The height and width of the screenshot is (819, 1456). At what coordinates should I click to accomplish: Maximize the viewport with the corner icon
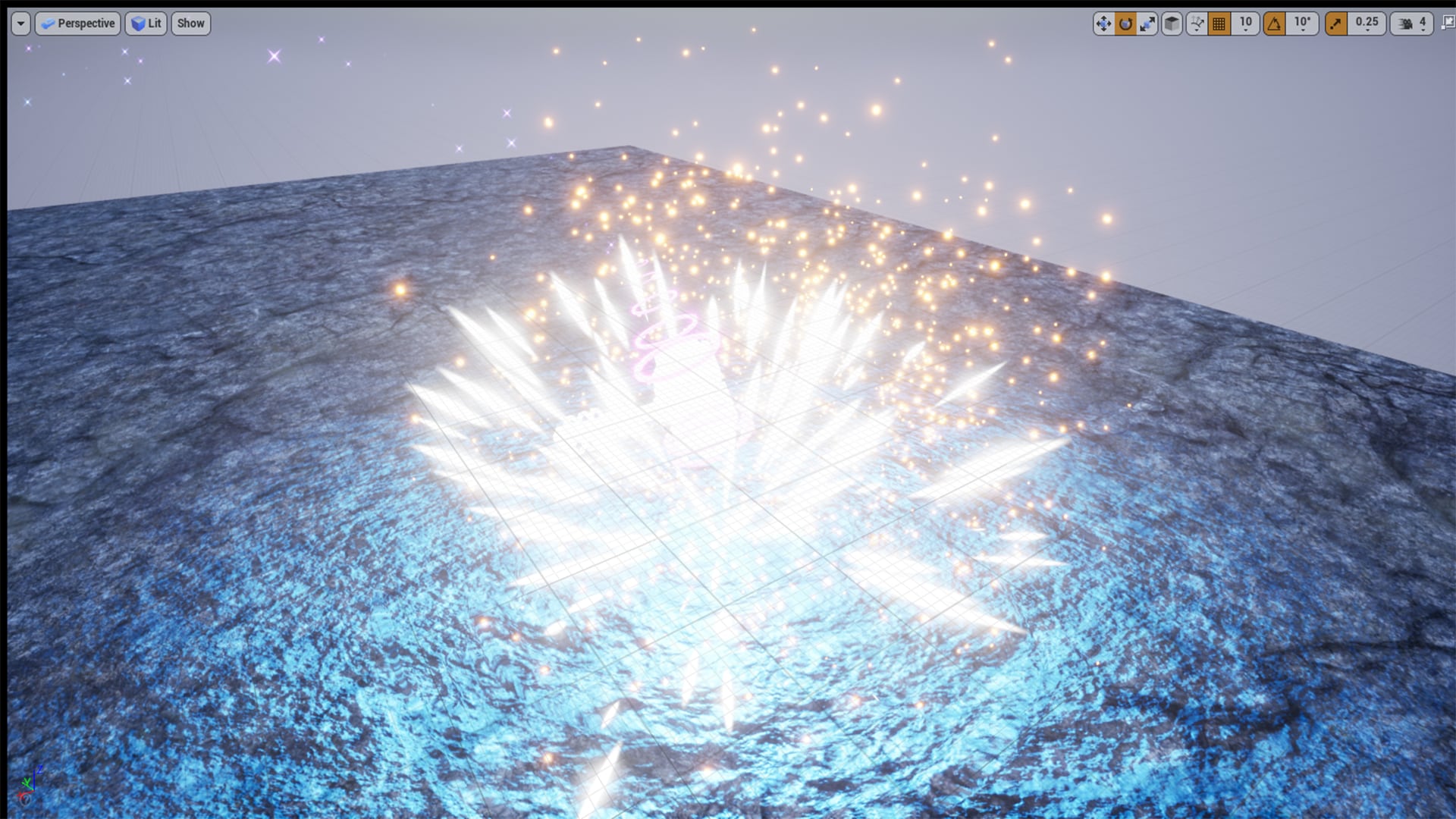click(1447, 24)
